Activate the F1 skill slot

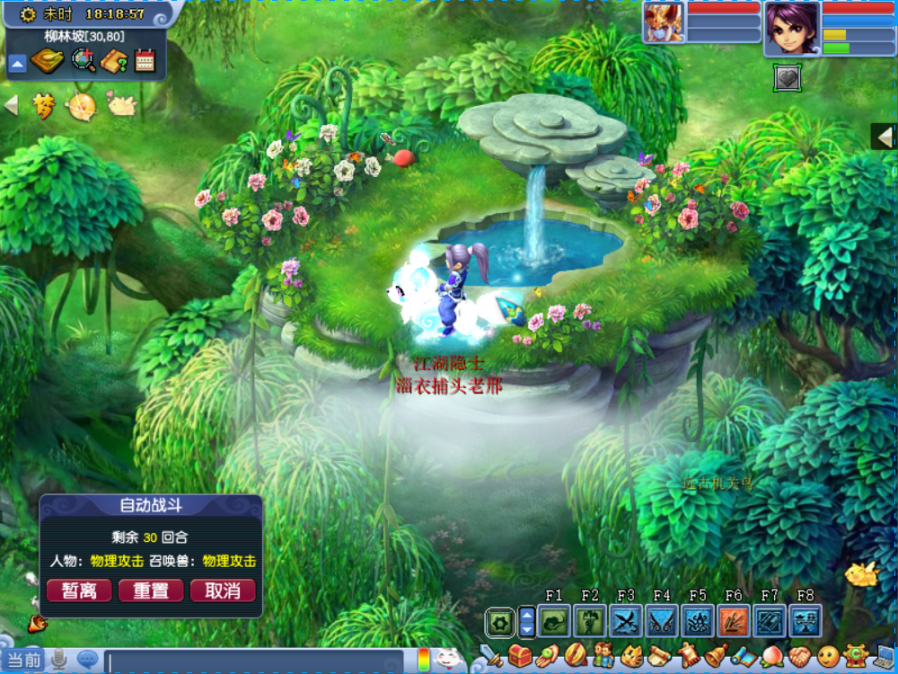click(554, 622)
